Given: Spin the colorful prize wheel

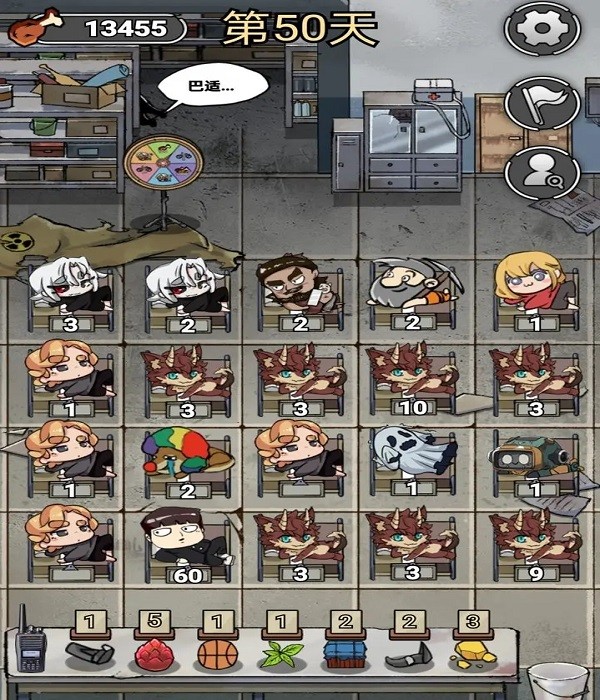Looking at the screenshot, I should pyautogui.click(x=163, y=171).
